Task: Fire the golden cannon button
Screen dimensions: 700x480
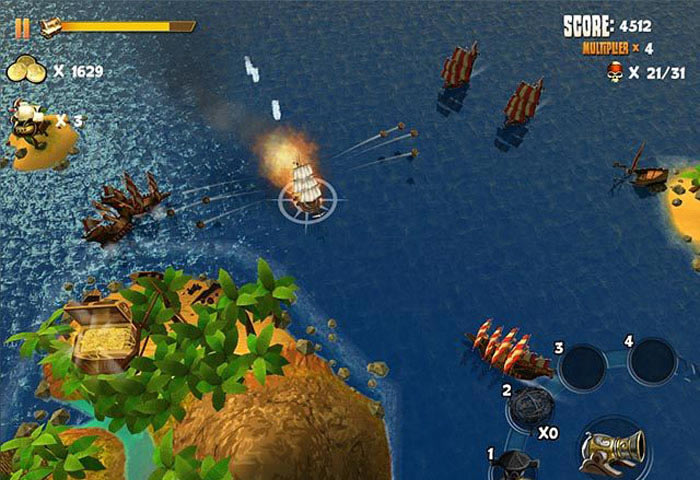Action: click(x=612, y=450)
